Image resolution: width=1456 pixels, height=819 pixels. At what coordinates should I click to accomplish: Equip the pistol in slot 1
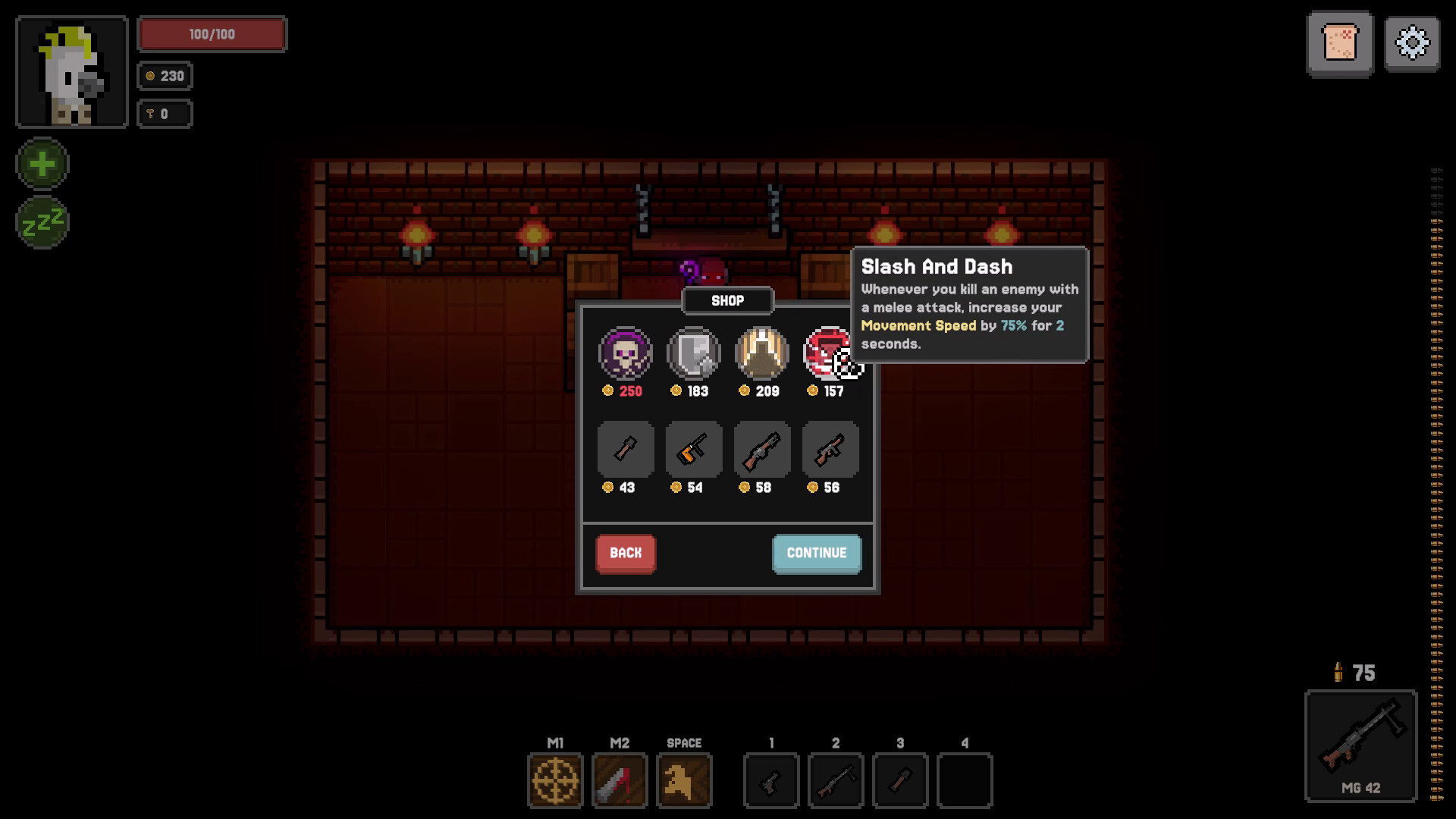pyautogui.click(x=771, y=780)
